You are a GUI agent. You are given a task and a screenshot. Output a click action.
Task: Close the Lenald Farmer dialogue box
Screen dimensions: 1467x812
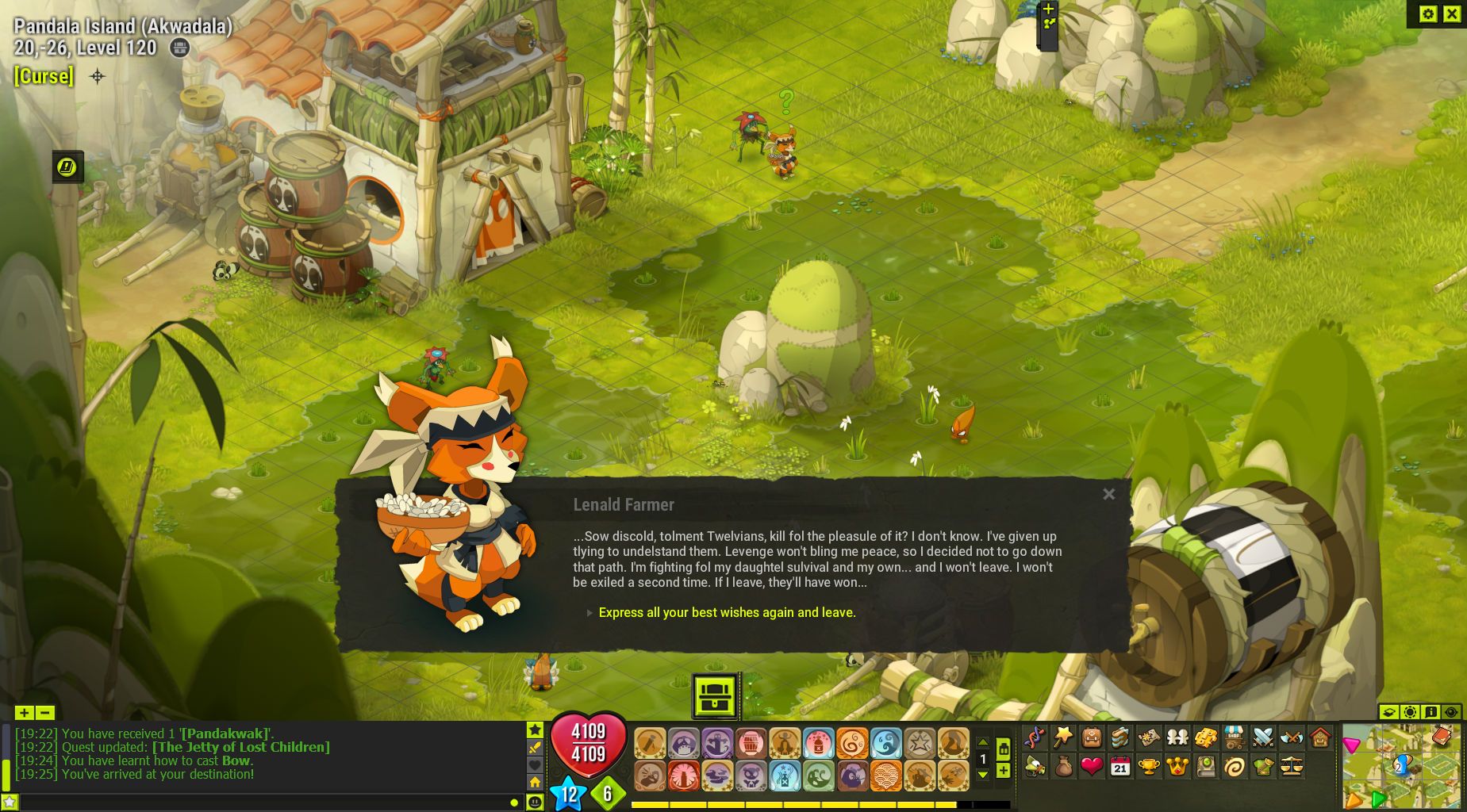coord(1108,494)
